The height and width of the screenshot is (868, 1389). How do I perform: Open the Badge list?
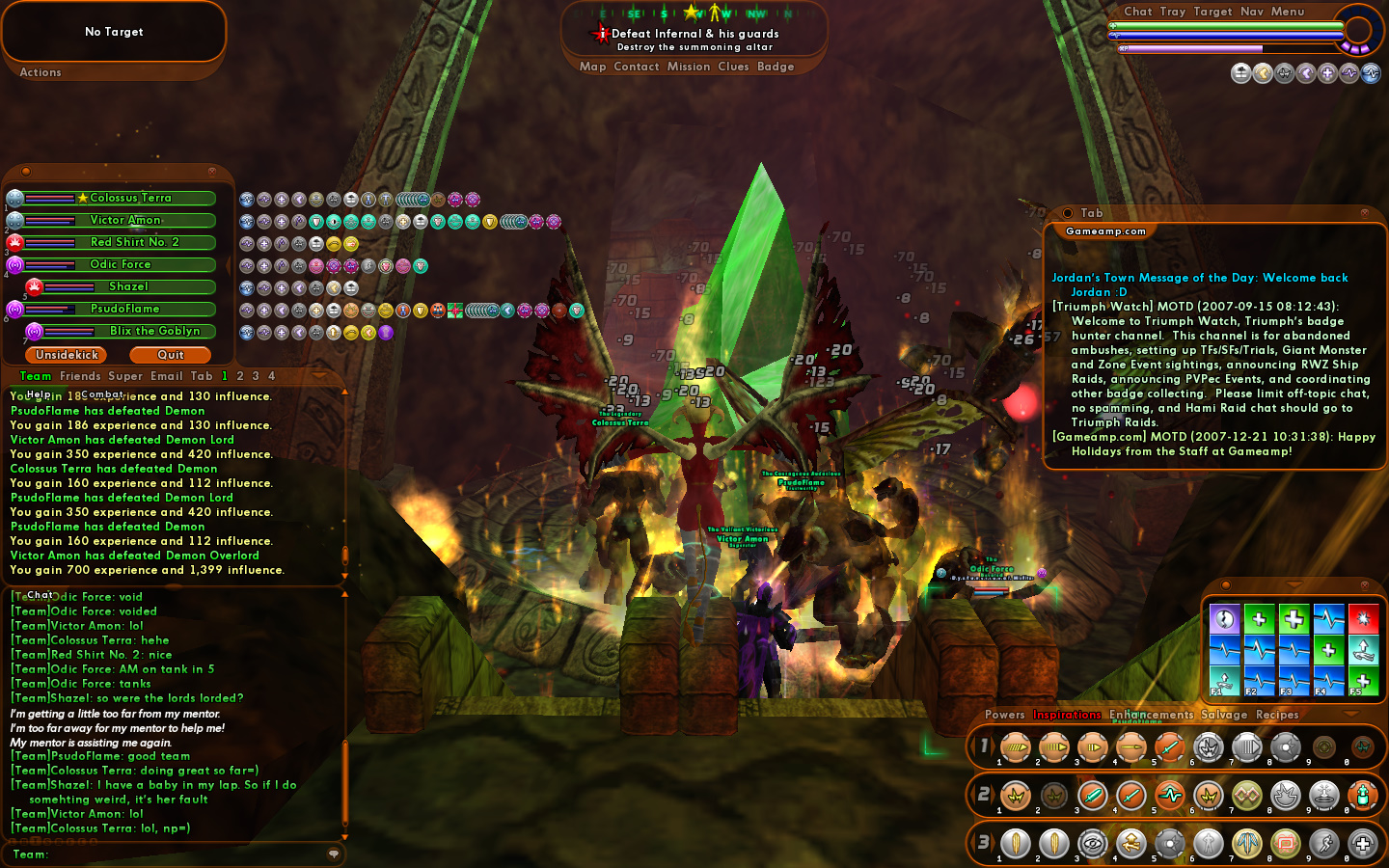point(776,67)
